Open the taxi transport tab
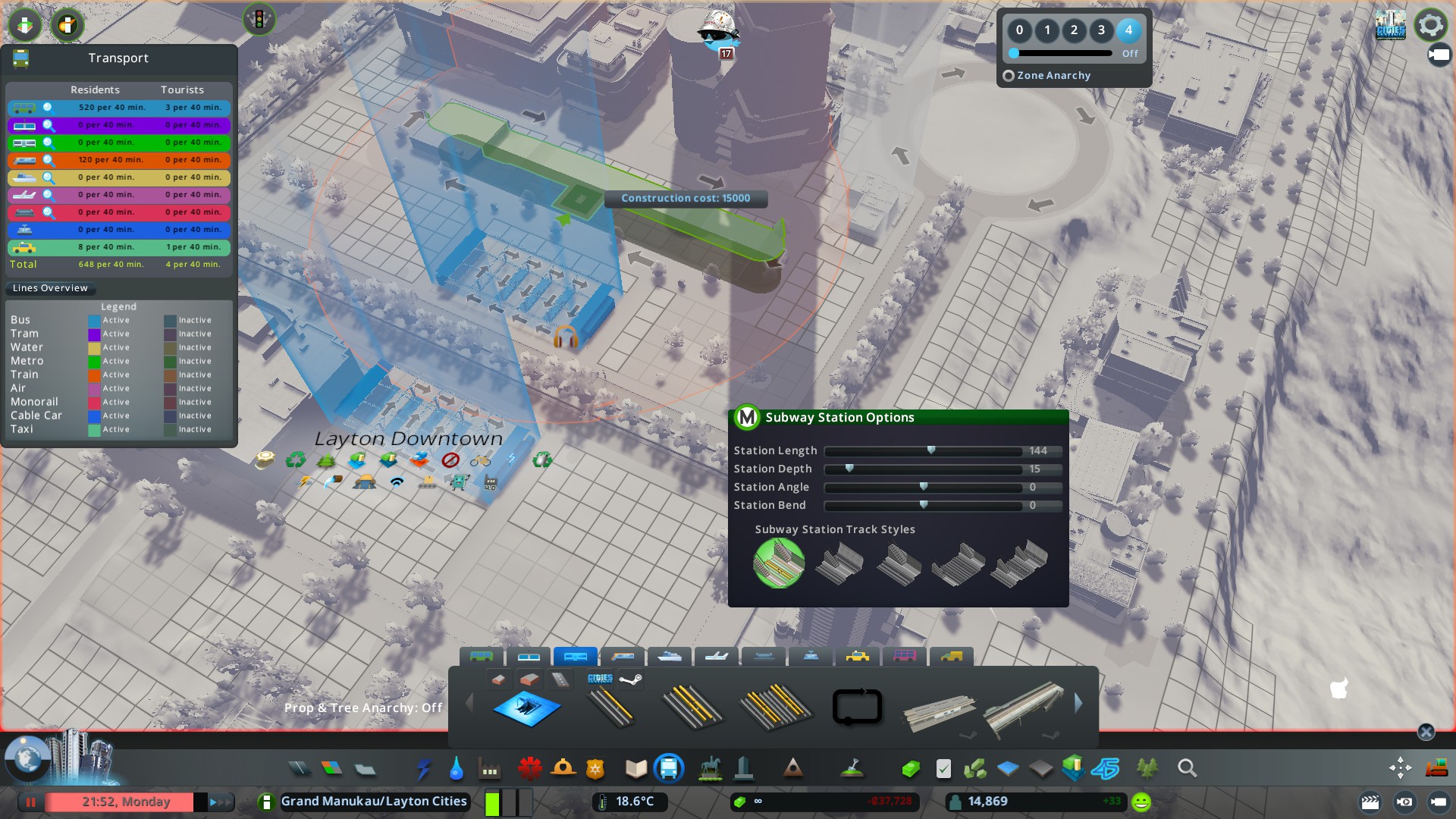The height and width of the screenshot is (819, 1456). [858, 656]
